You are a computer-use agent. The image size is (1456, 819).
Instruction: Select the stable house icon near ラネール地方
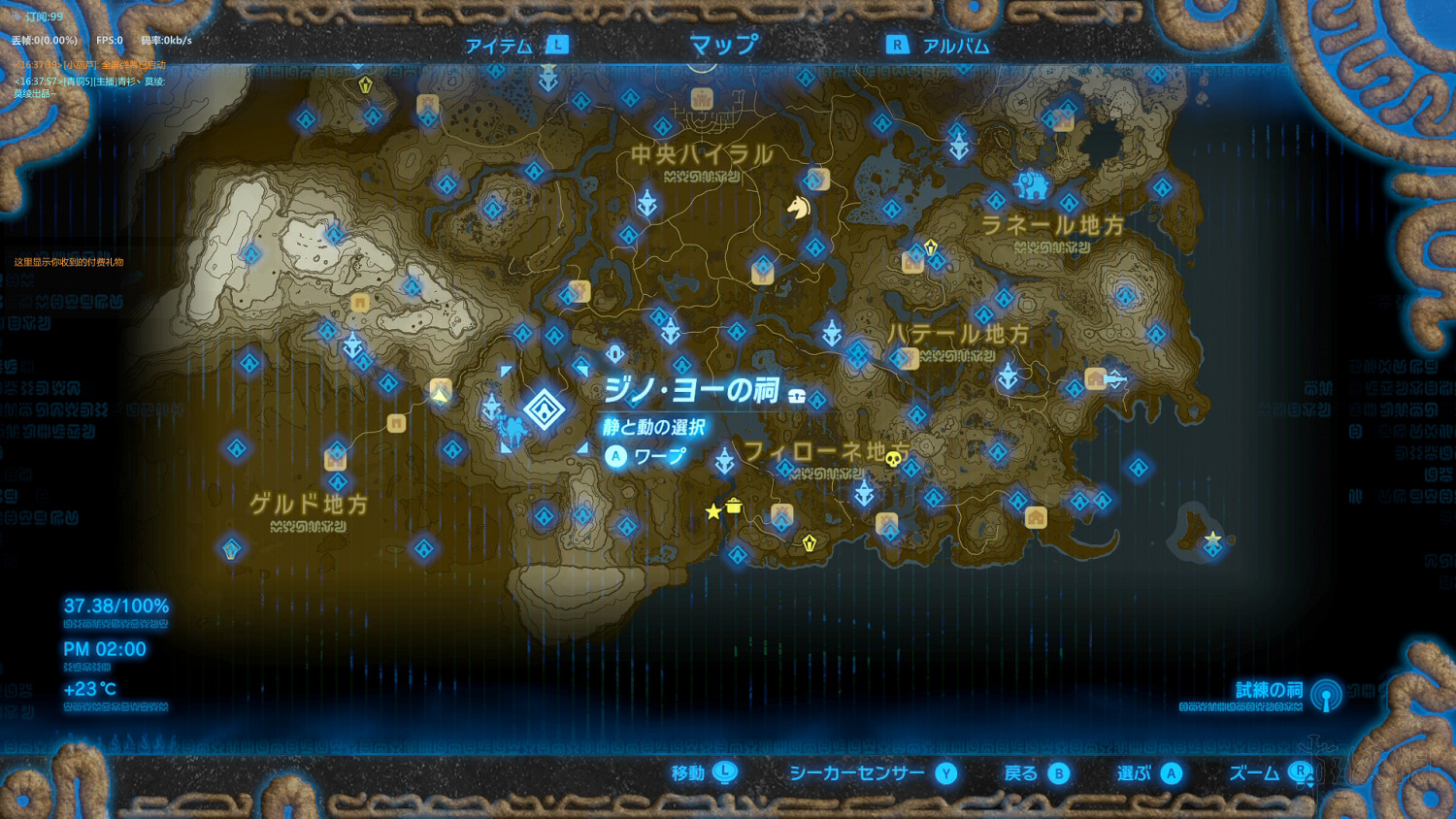pyautogui.click(x=911, y=264)
